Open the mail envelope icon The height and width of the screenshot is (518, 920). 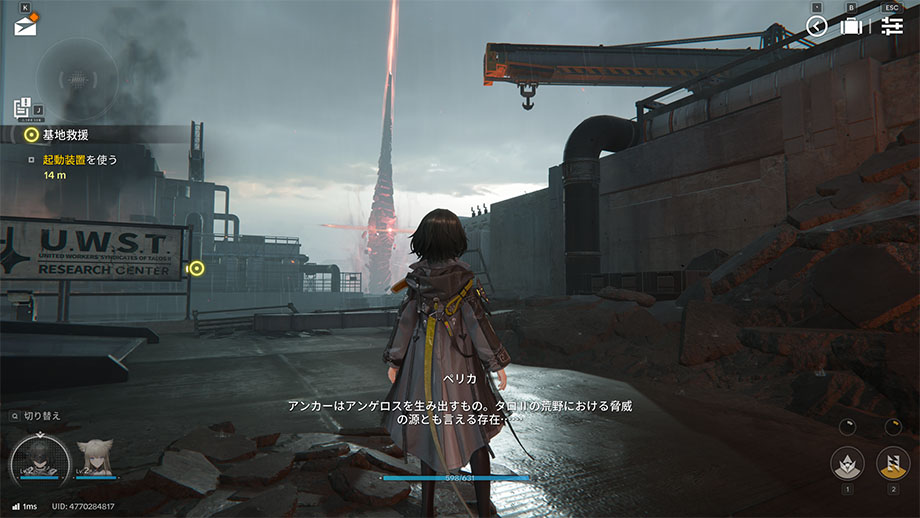(x=25, y=26)
